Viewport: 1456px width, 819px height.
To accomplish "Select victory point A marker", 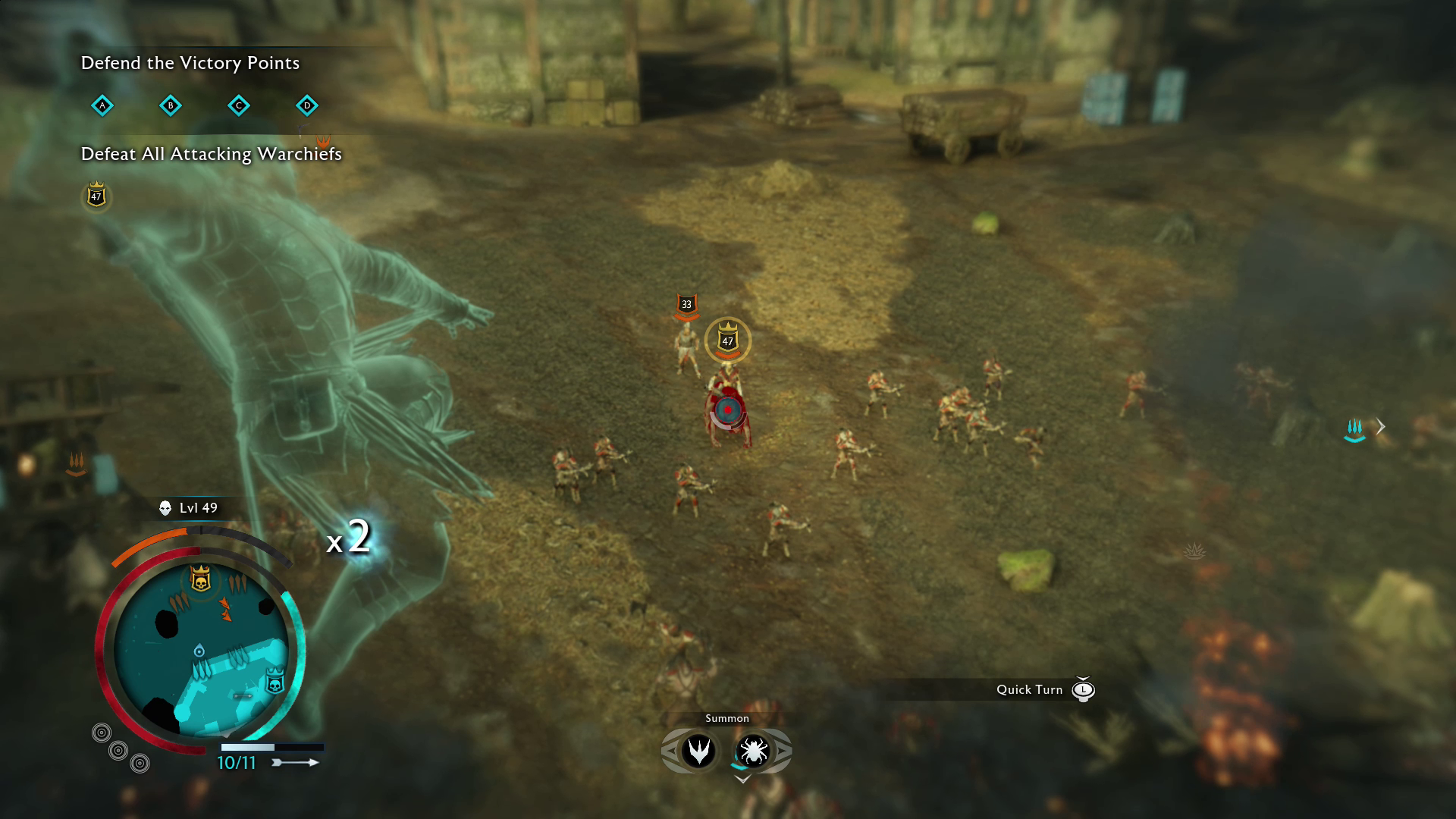I will (x=102, y=105).
